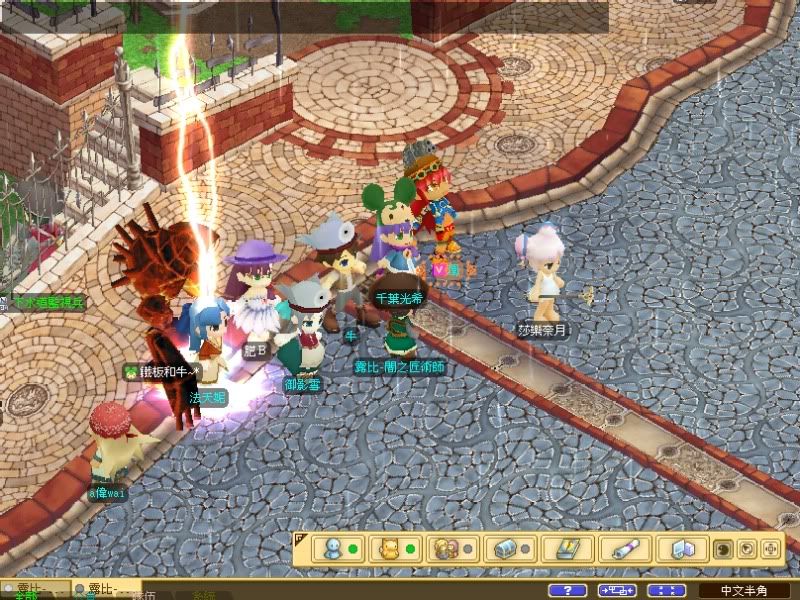Open help with the question mark button
The image size is (800, 600).
click(x=567, y=591)
